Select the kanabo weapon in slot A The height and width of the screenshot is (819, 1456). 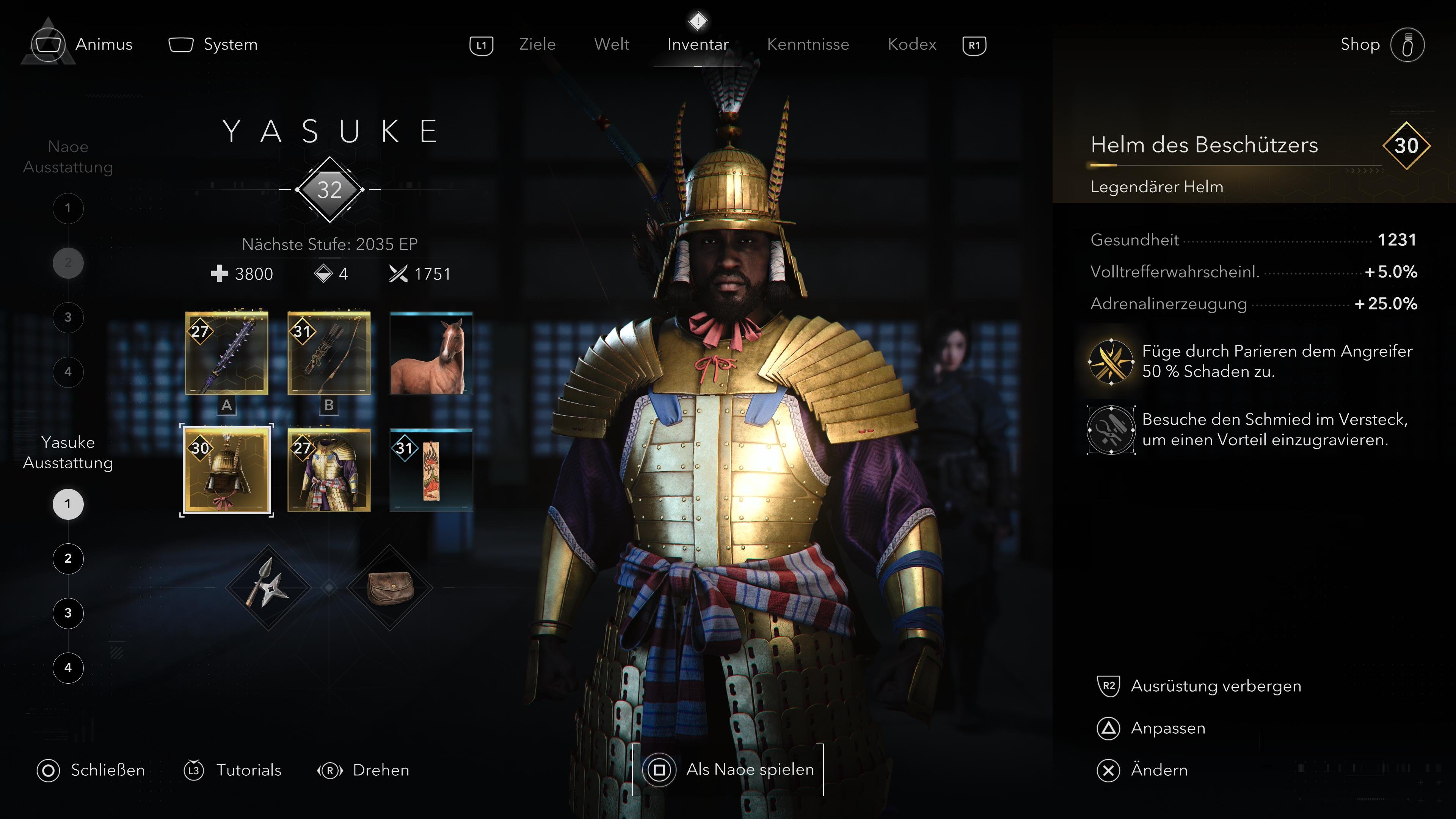[226, 353]
